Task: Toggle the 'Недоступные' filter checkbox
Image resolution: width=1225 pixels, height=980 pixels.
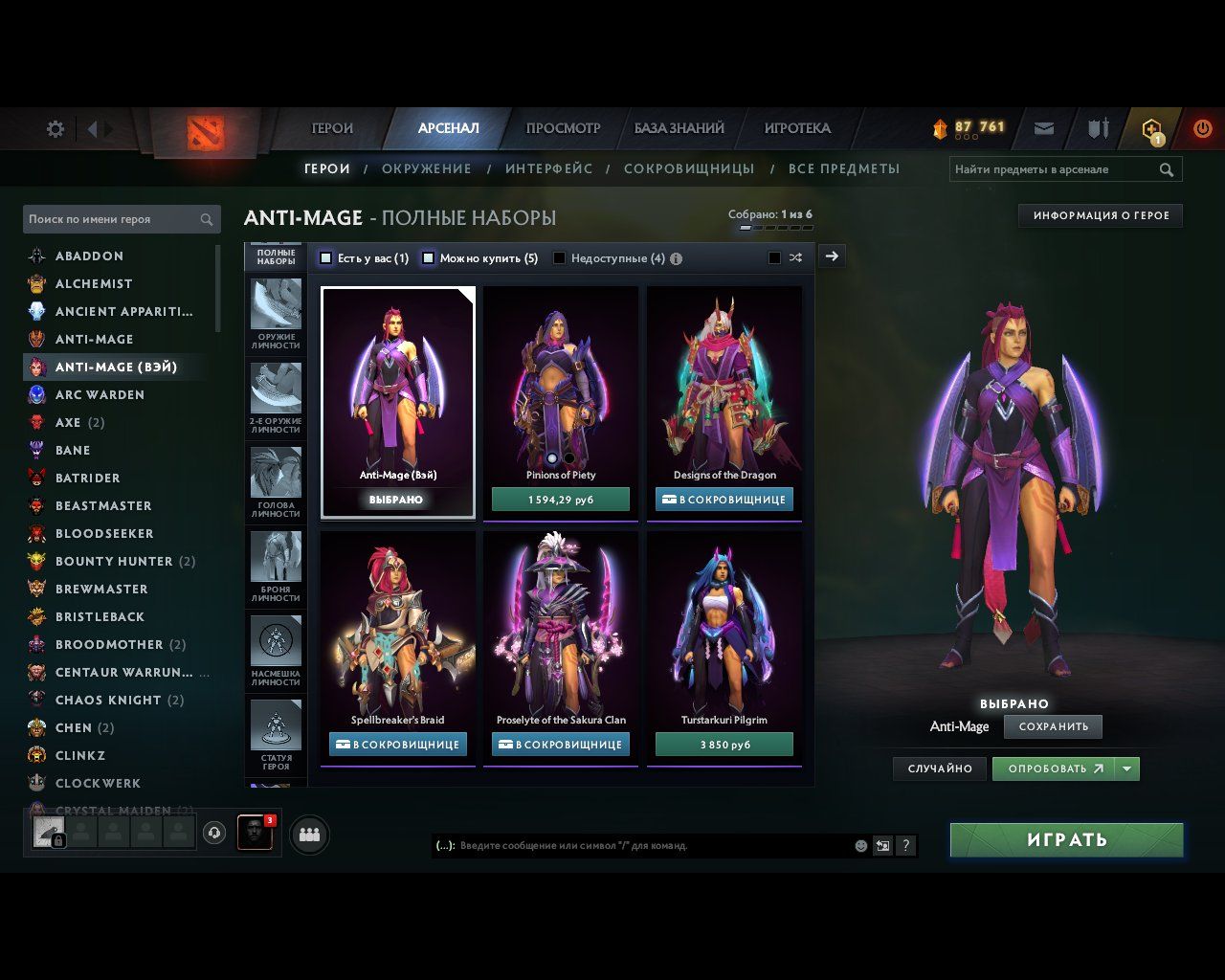Action: point(560,258)
